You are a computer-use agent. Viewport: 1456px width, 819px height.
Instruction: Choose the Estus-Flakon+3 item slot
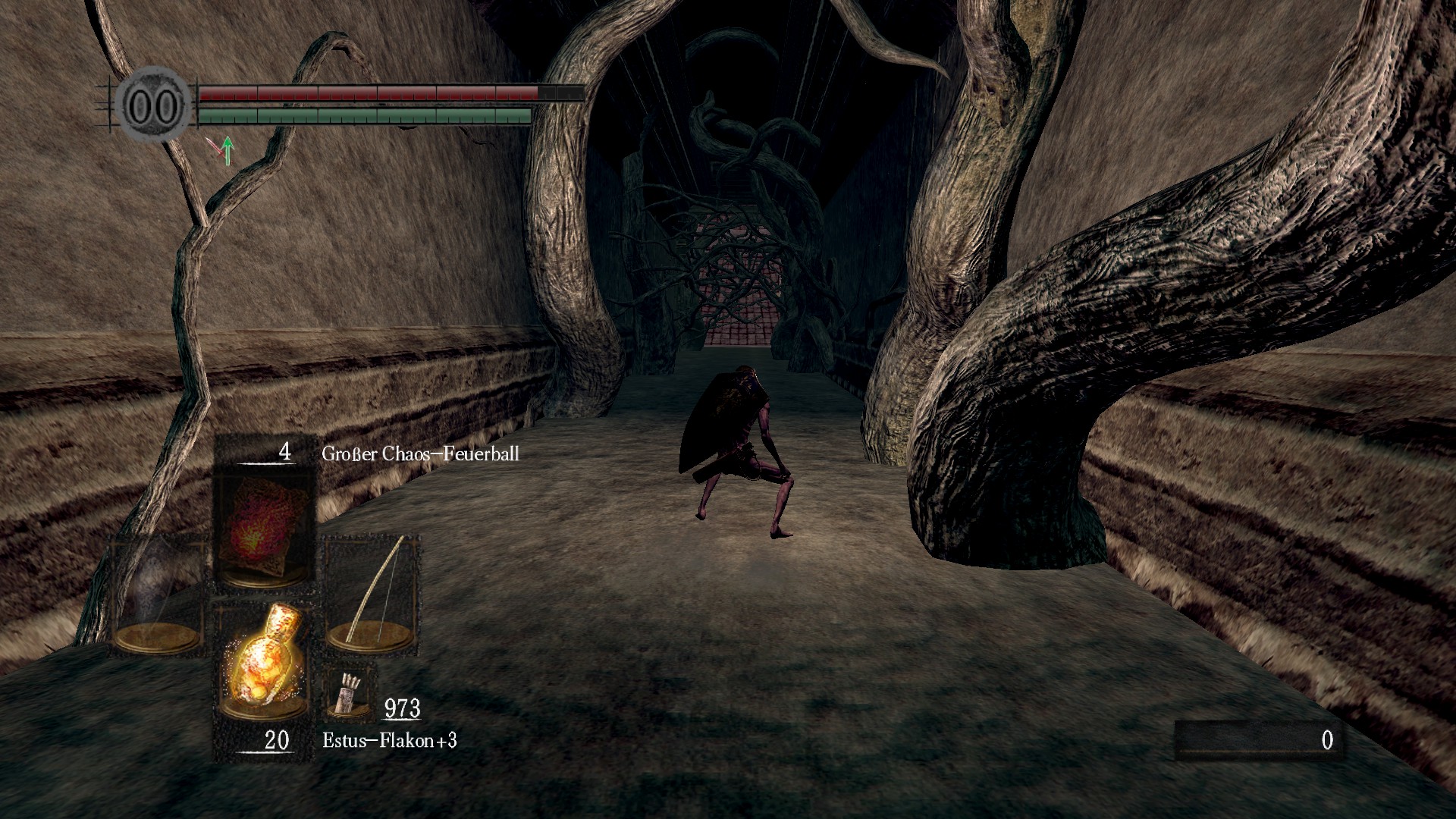264,658
